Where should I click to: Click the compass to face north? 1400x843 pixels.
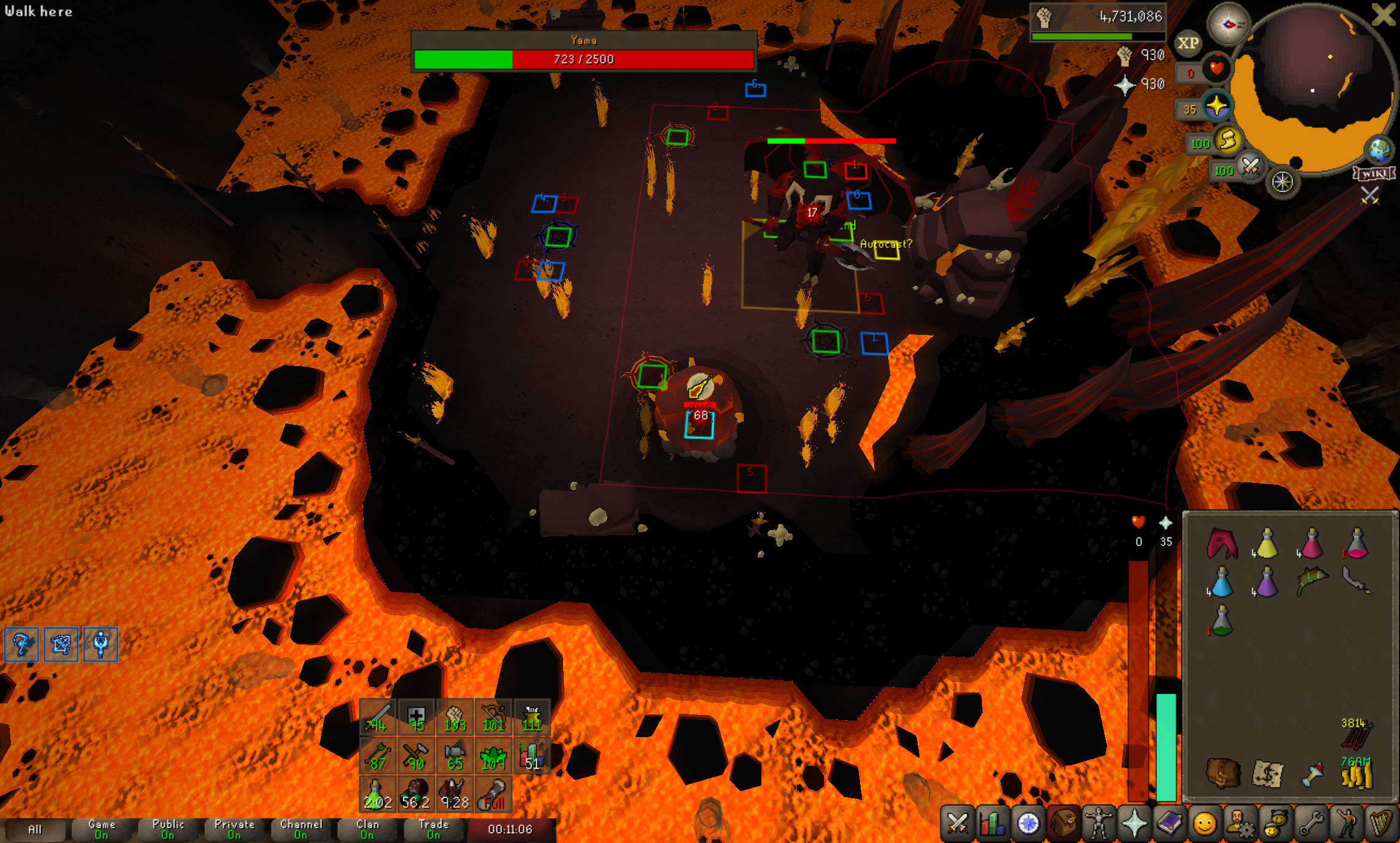click(1228, 24)
